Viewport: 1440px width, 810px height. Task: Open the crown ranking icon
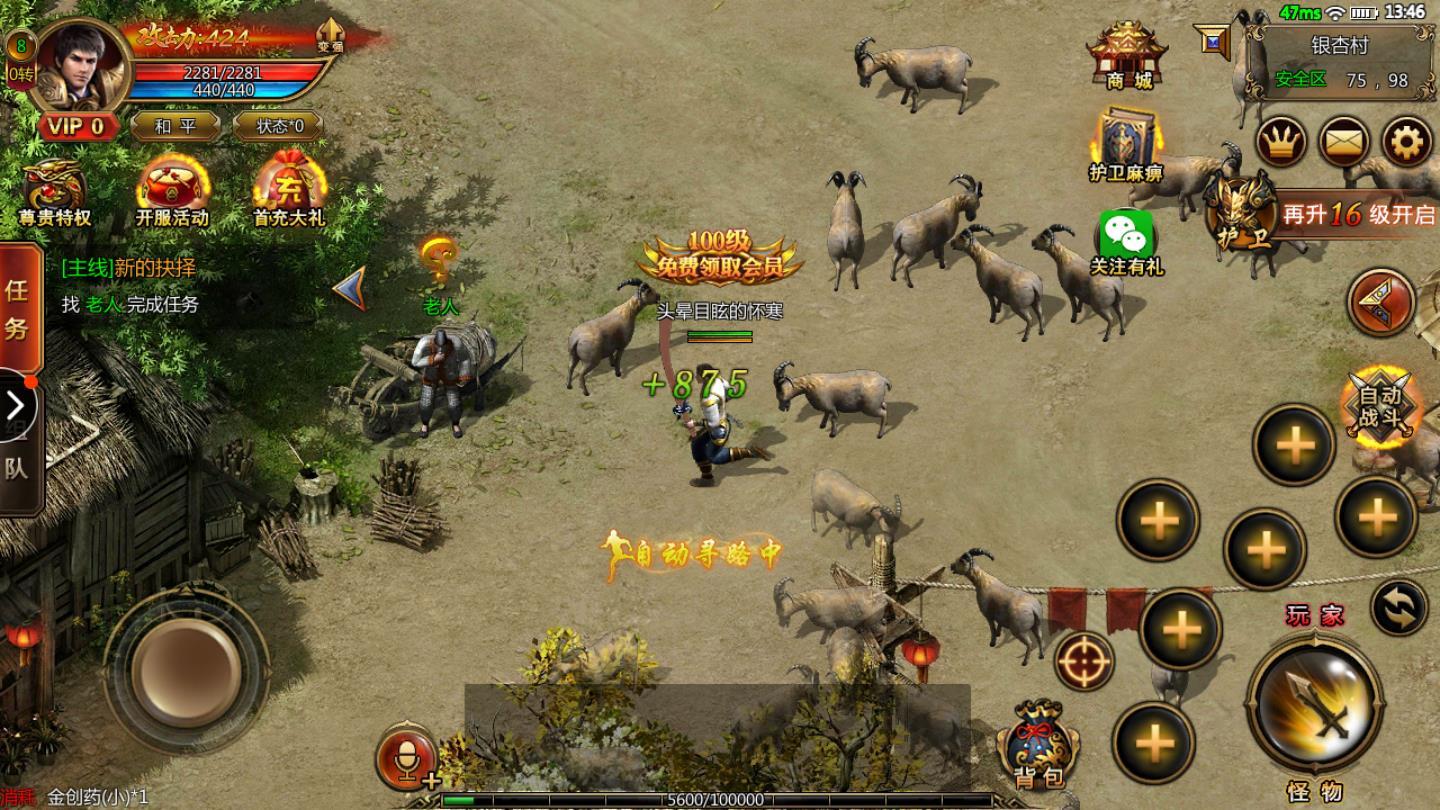coord(1282,144)
